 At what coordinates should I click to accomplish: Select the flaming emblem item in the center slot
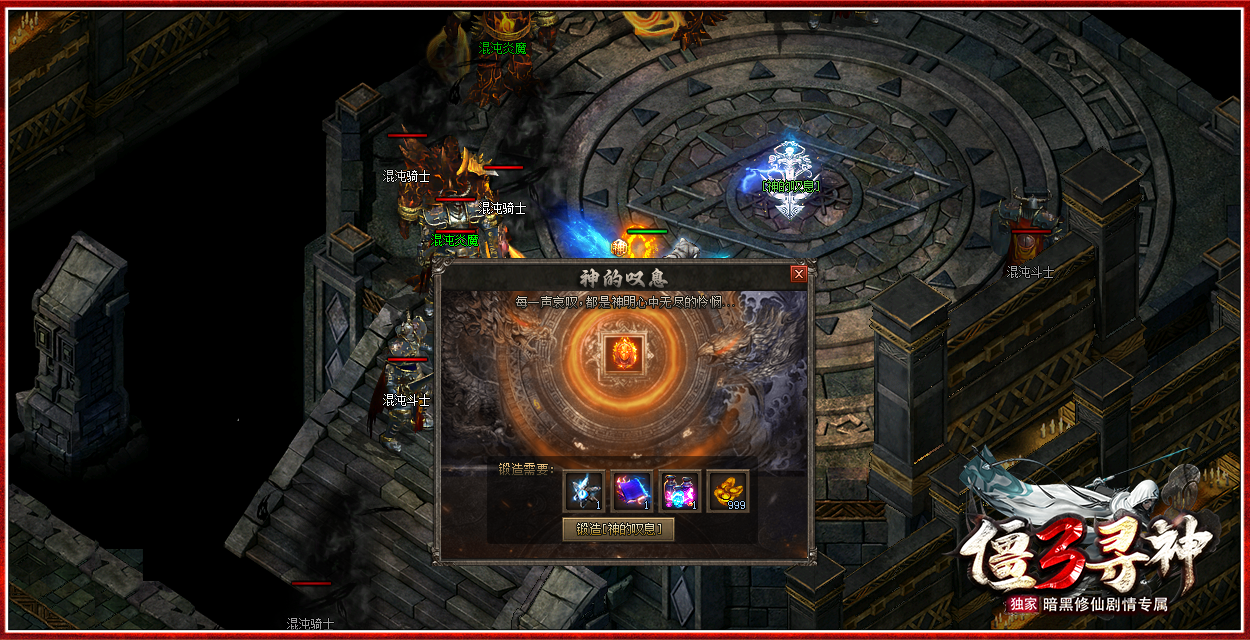pos(624,356)
